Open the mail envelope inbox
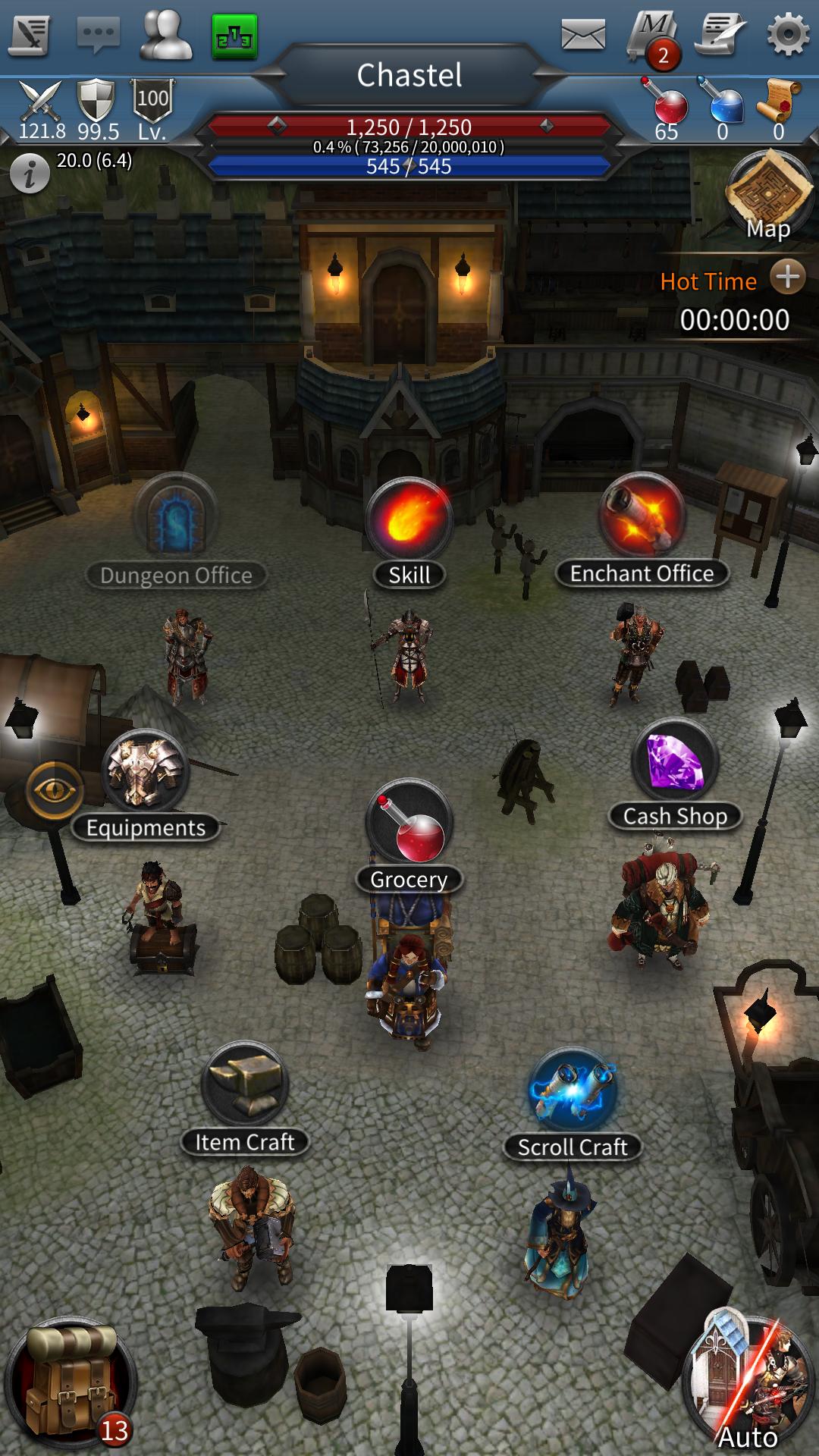Viewport: 819px width, 1456px height. pos(582,35)
